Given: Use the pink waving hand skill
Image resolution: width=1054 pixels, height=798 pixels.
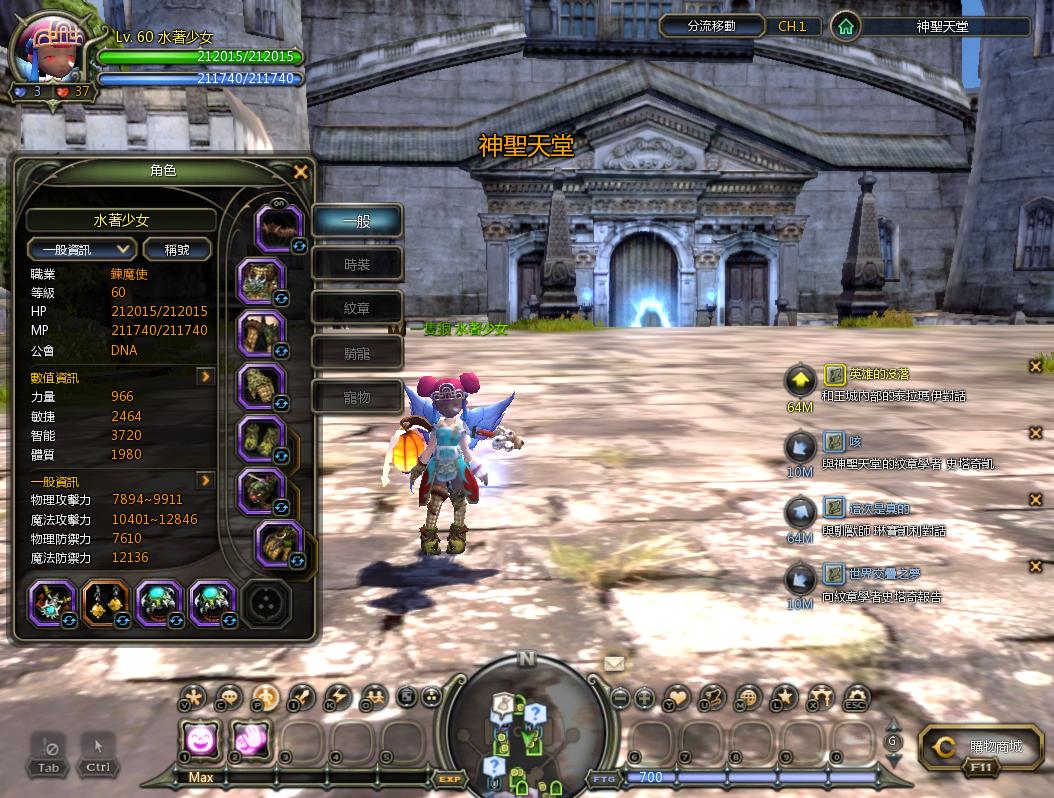Looking at the screenshot, I should click(250, 741).
